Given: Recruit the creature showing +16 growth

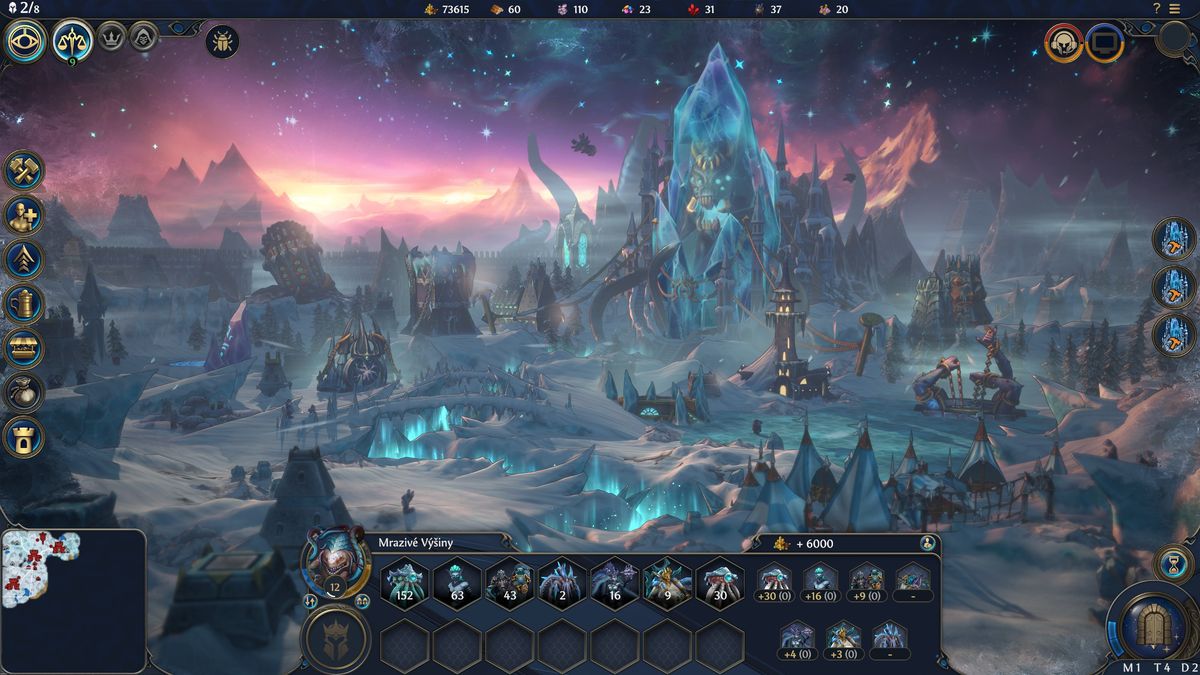Looking at the screenshot, I should click(x=821, y=582).
